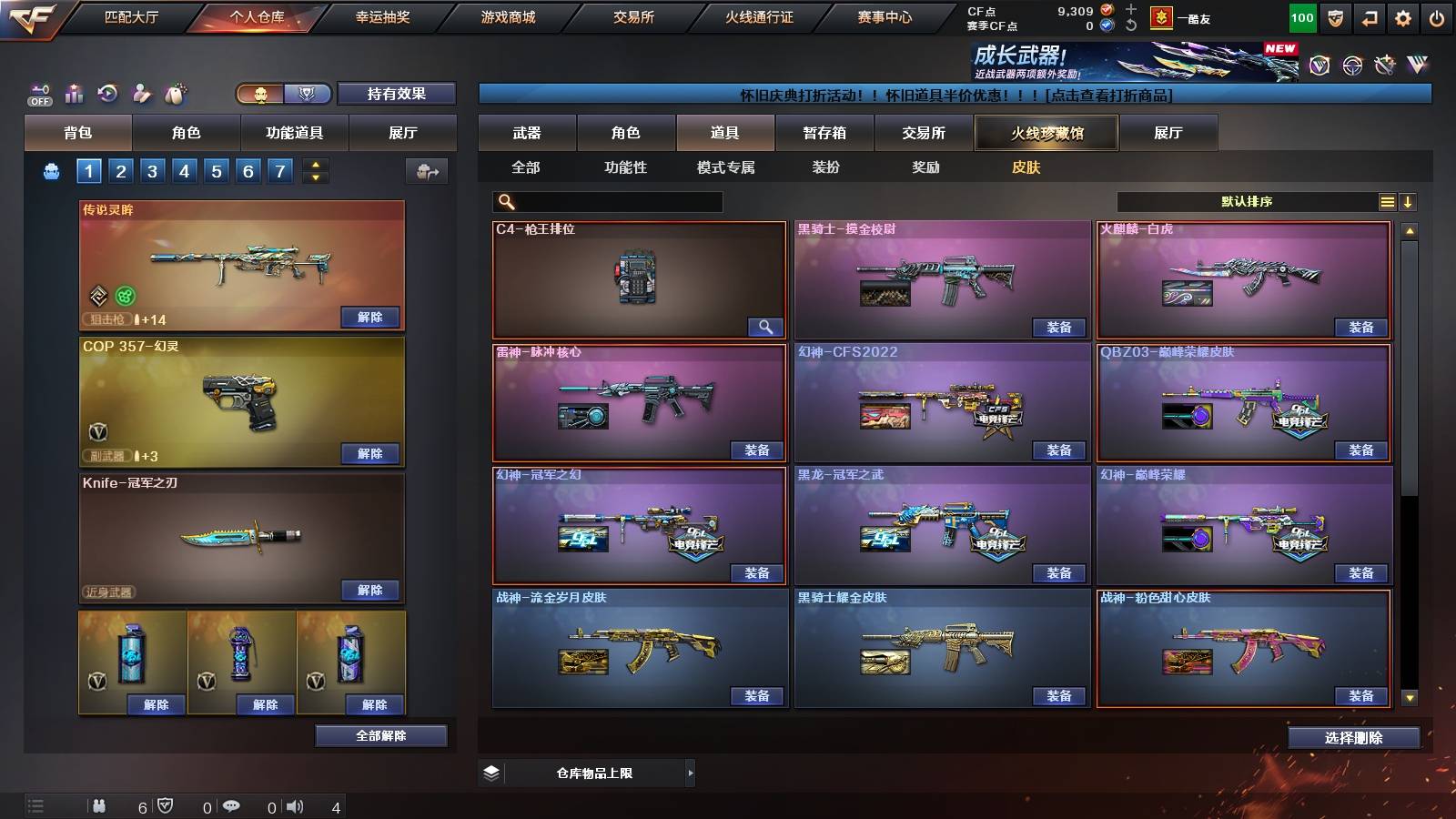Click the dog-tag icon in the top-left toolbar
The image size is (1456, 819).
176,93
